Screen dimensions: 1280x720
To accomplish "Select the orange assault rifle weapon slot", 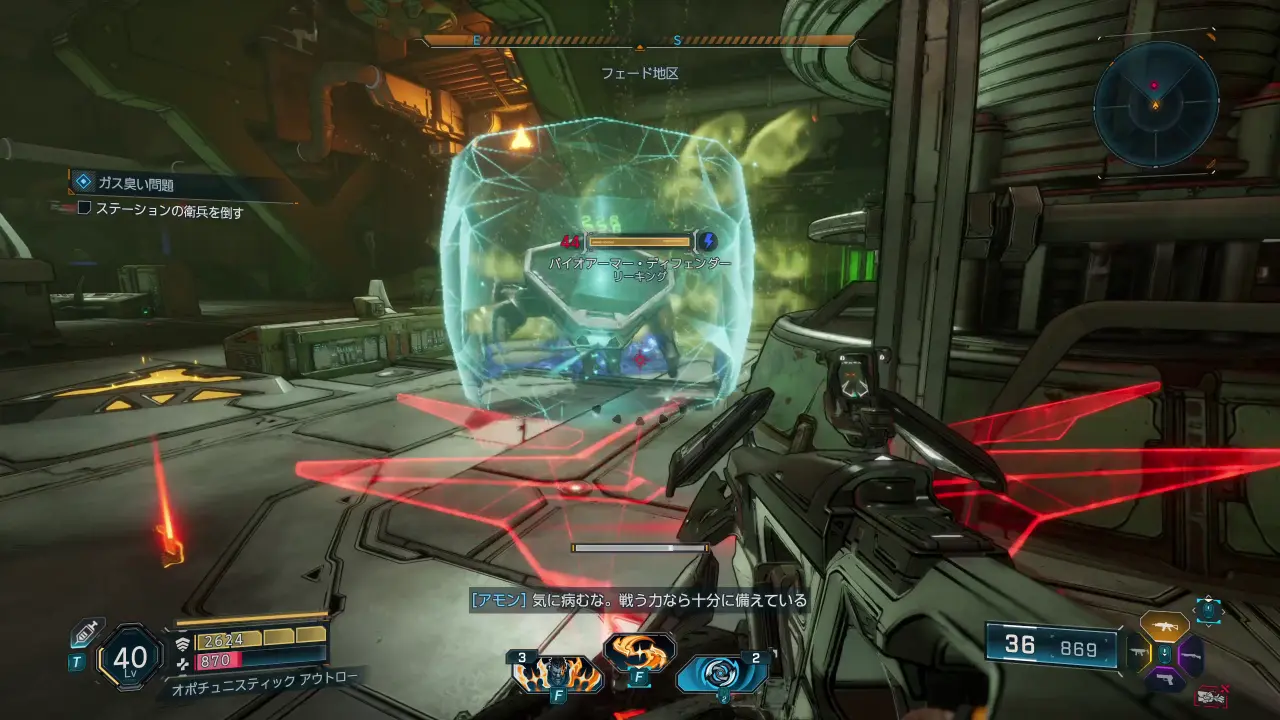I will [1165, 627].
